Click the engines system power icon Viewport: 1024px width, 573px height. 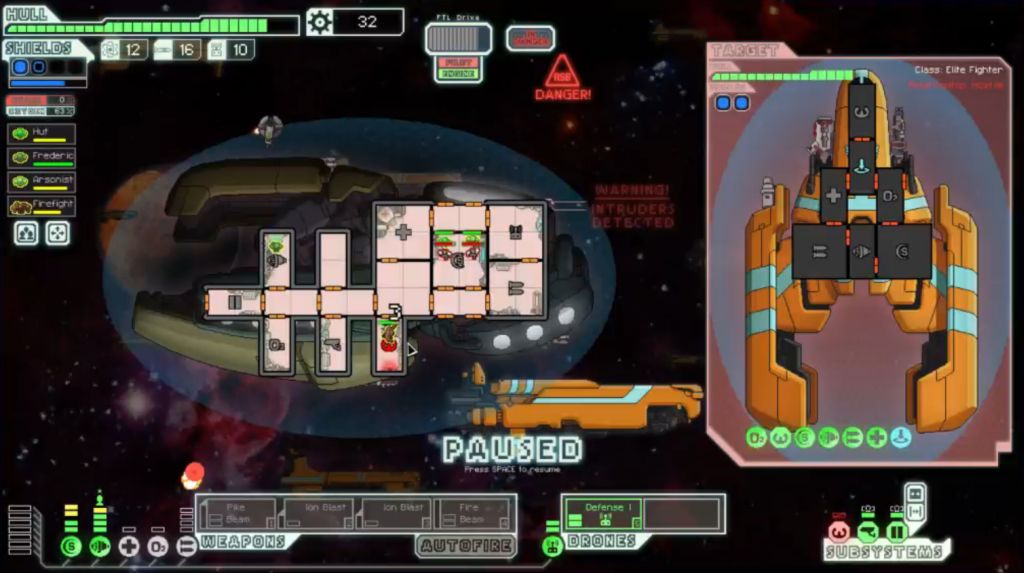[x=99, y=546]
